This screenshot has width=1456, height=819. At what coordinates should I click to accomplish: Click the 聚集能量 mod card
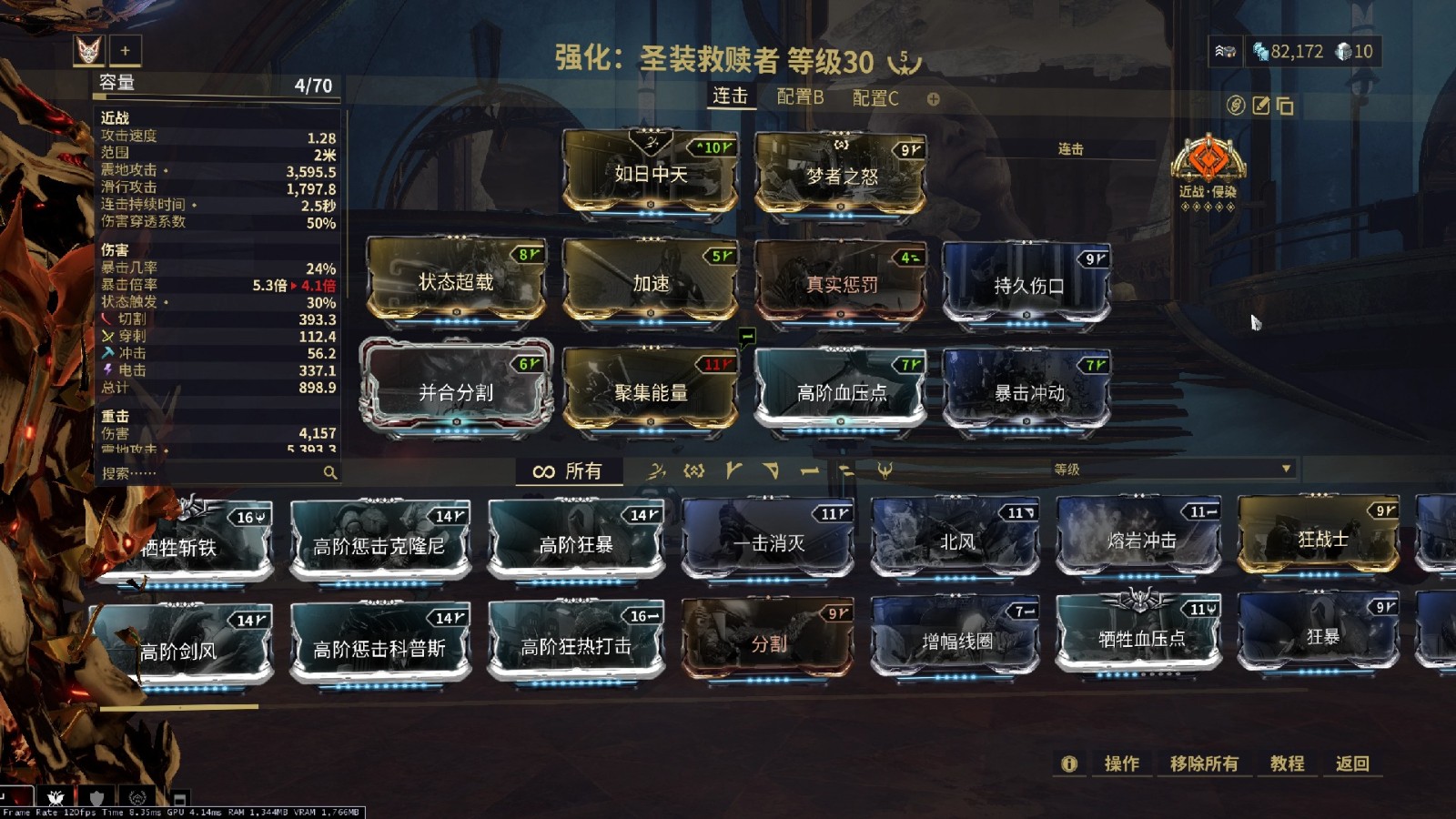tap(650, 391)
